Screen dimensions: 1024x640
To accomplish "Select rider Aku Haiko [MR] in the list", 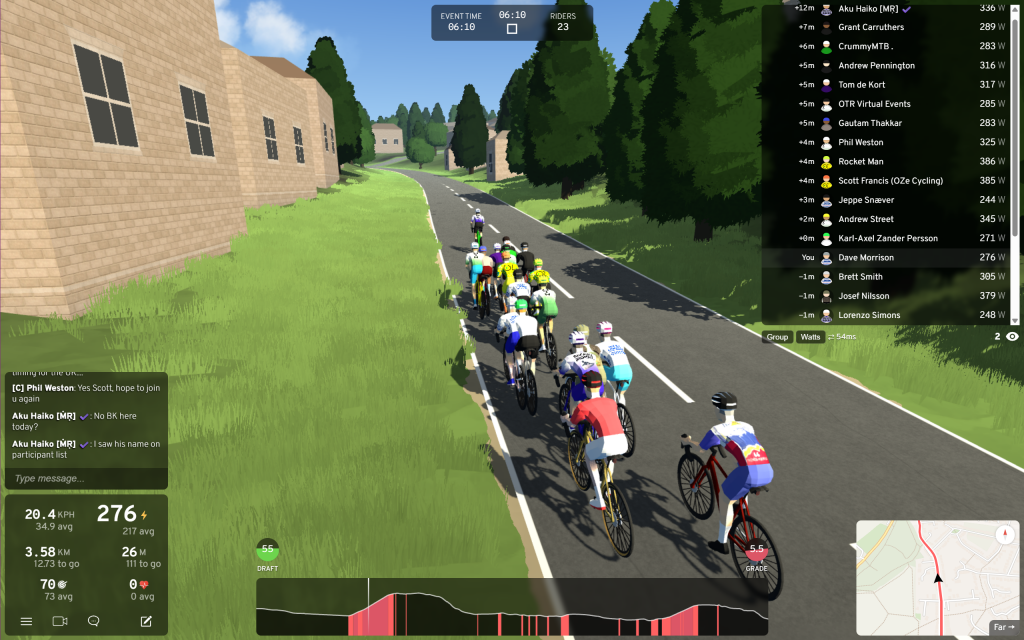I will point(870,8).
